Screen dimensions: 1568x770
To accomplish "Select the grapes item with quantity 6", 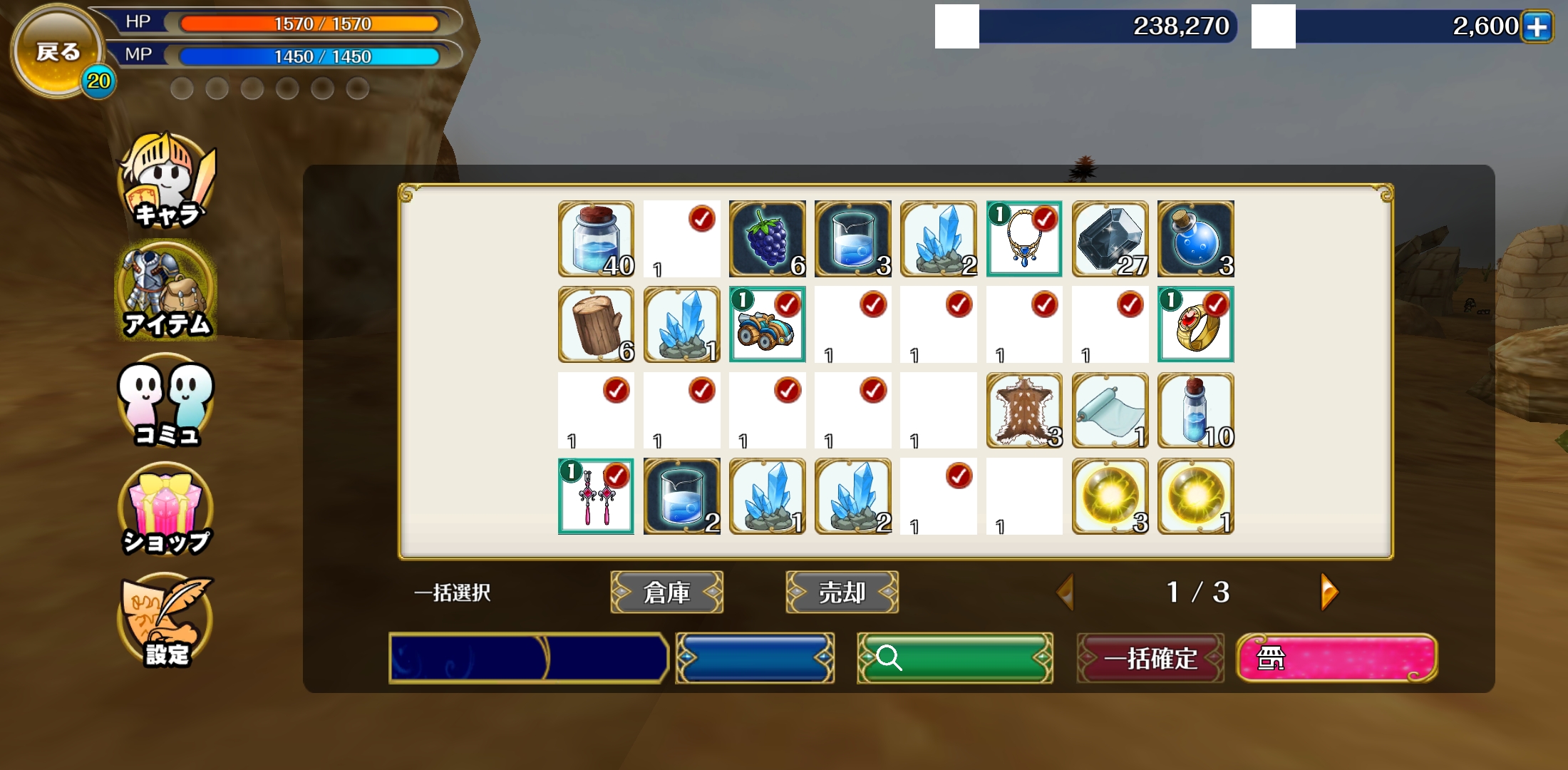I will pos(767,239).
